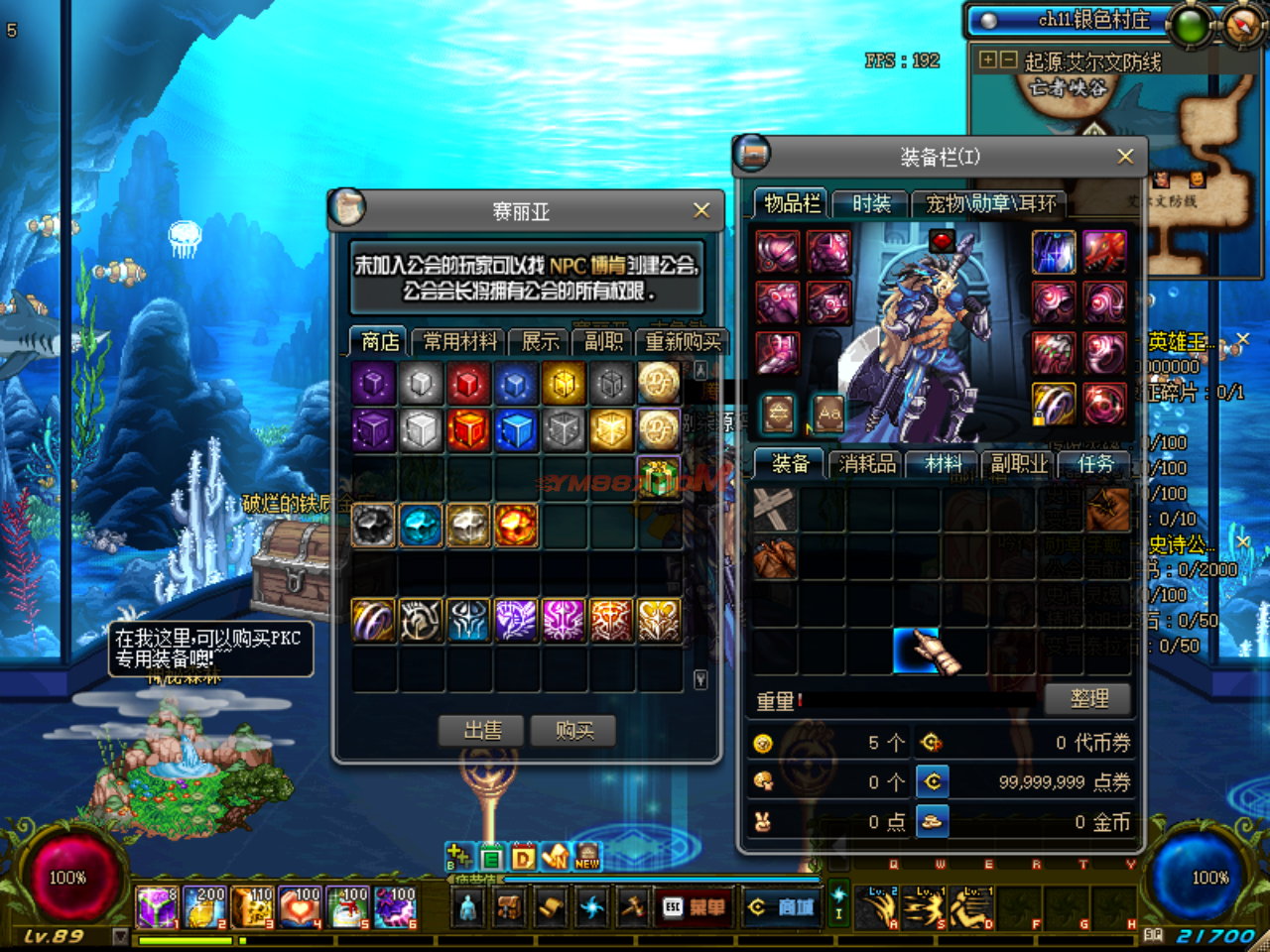
Task: Sort inventory with the 整理 button
Action: coord(1089,699)
